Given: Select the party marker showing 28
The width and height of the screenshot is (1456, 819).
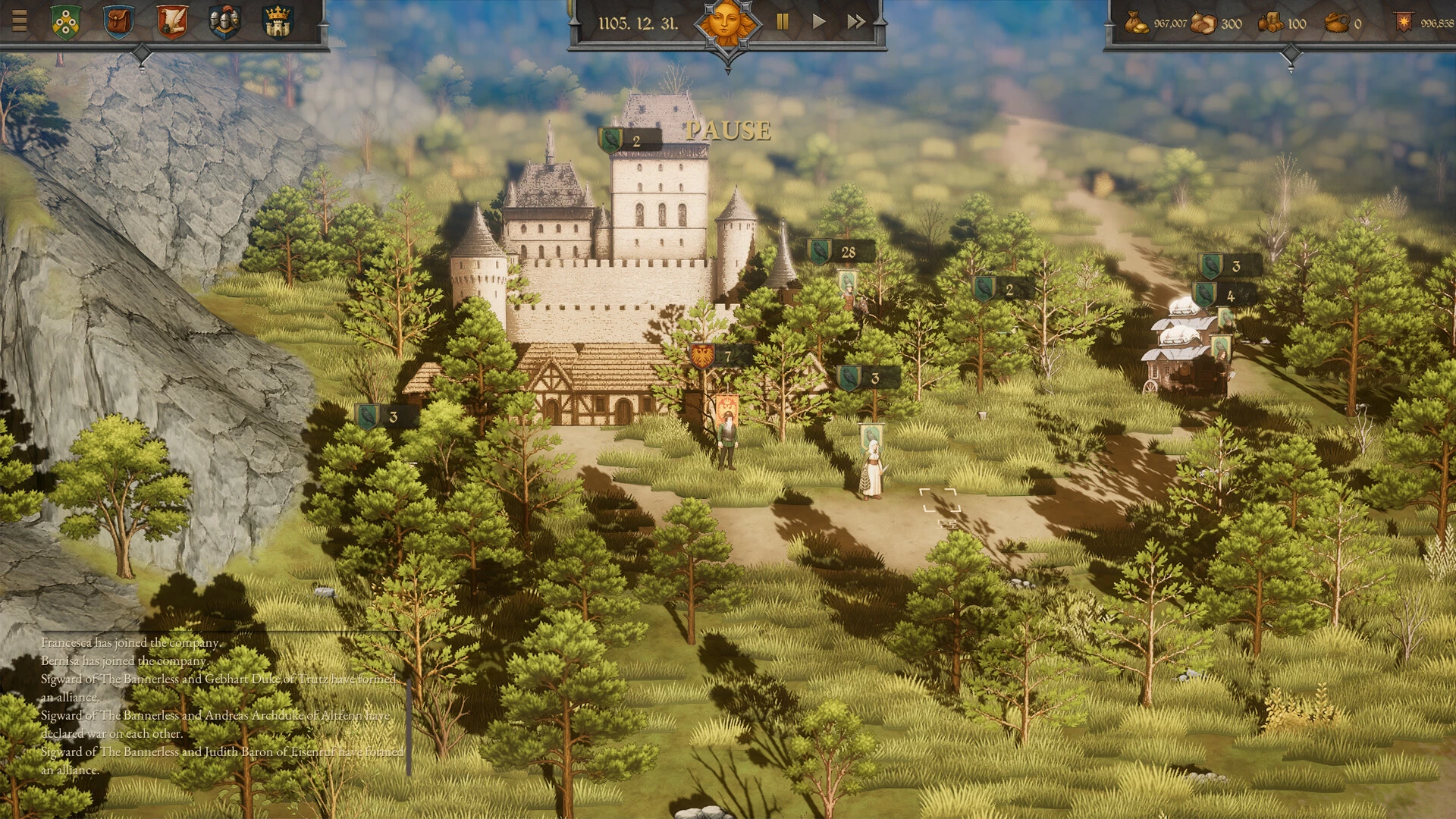Looking at the screenshot, I should (x=840, y=252).
